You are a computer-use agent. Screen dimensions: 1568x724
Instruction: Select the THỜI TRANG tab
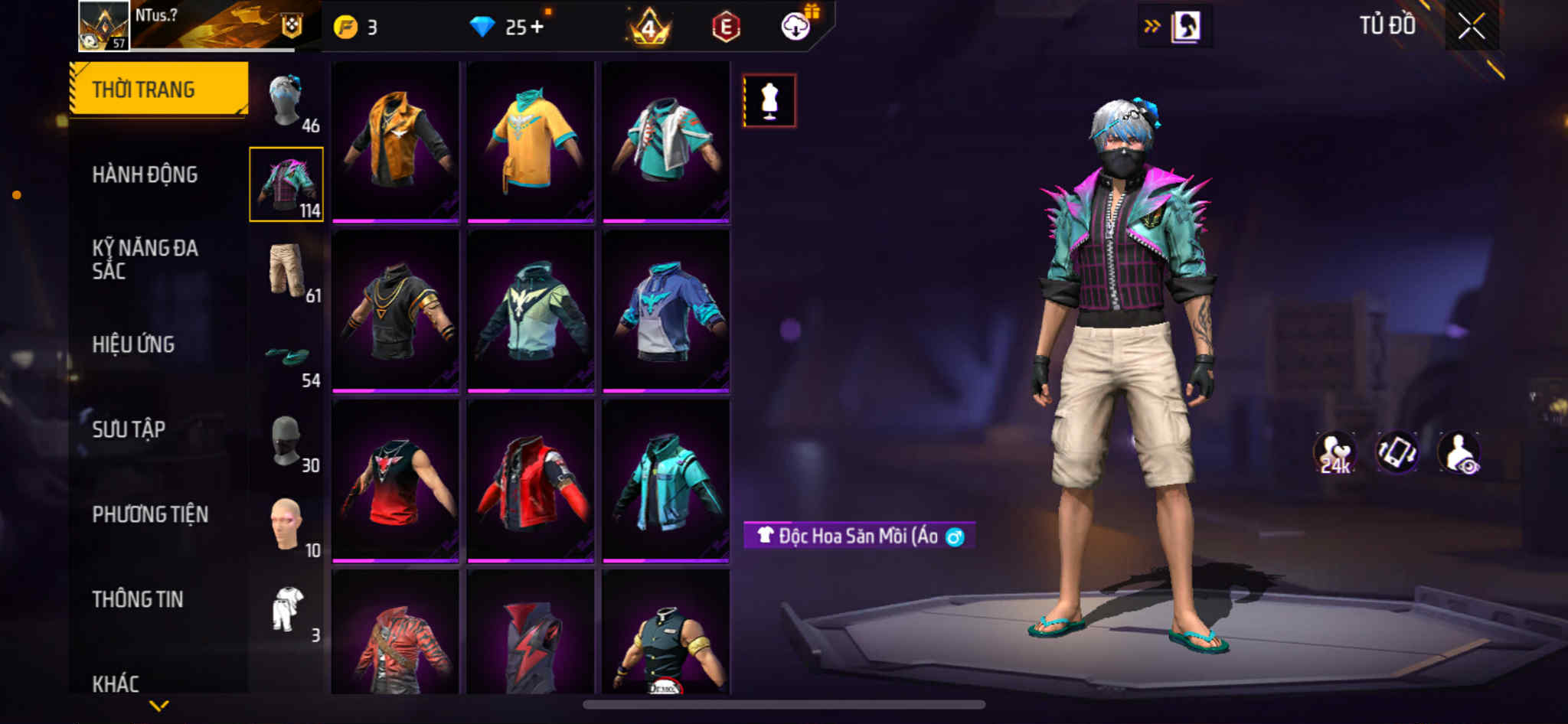(x=158, y=89)
